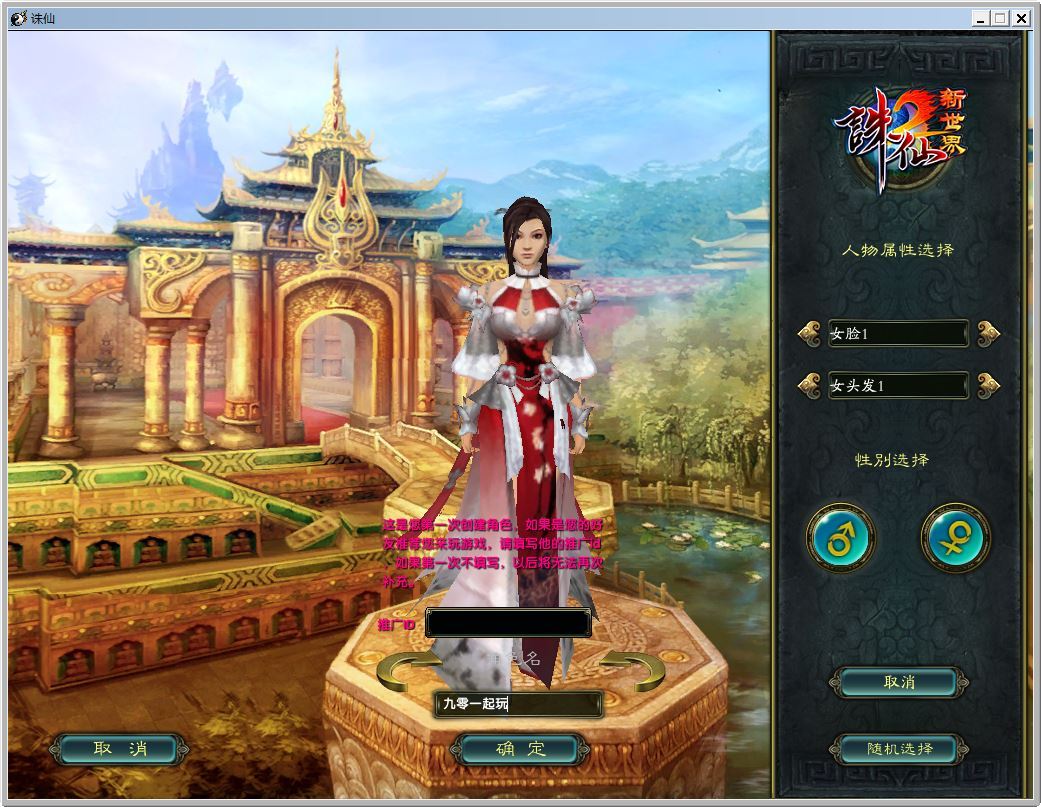Rotate character with right curved arrow
The image size is (1041, 807).
[x=632, y=671]
